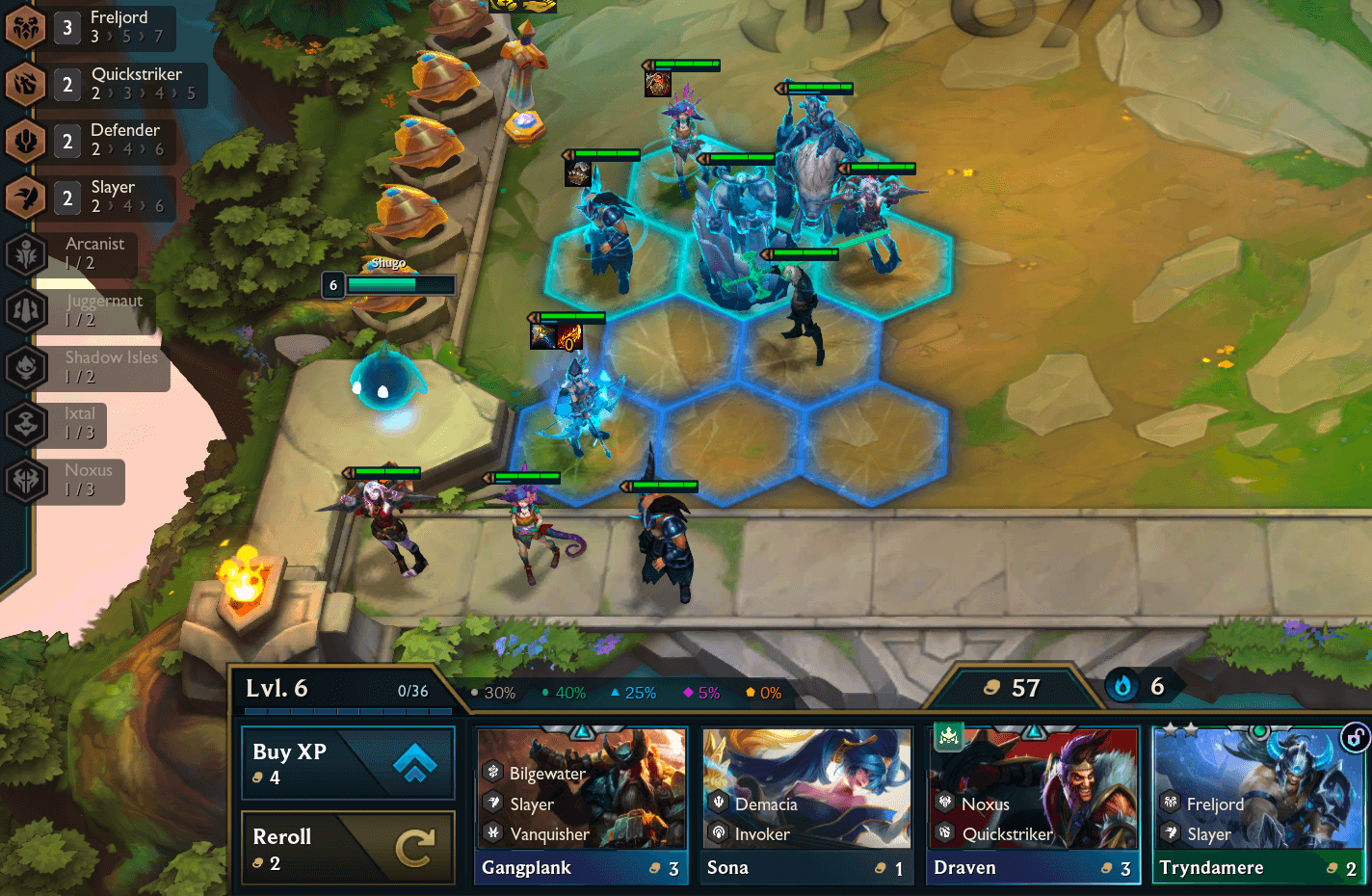Toggle the shop lock padlock
1372x896 pixels.
[1354, 737]
